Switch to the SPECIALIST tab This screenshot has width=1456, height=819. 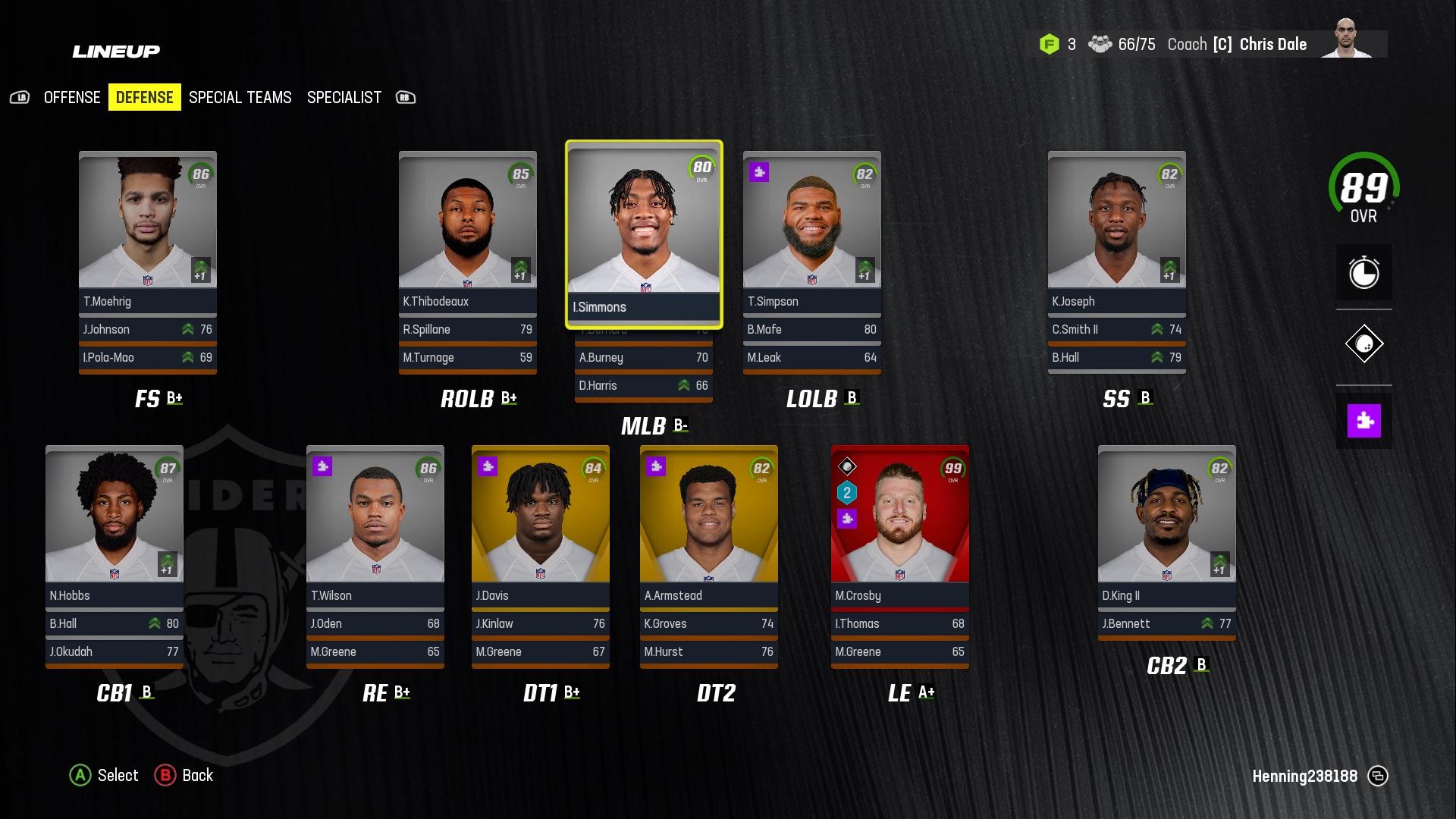344,97
